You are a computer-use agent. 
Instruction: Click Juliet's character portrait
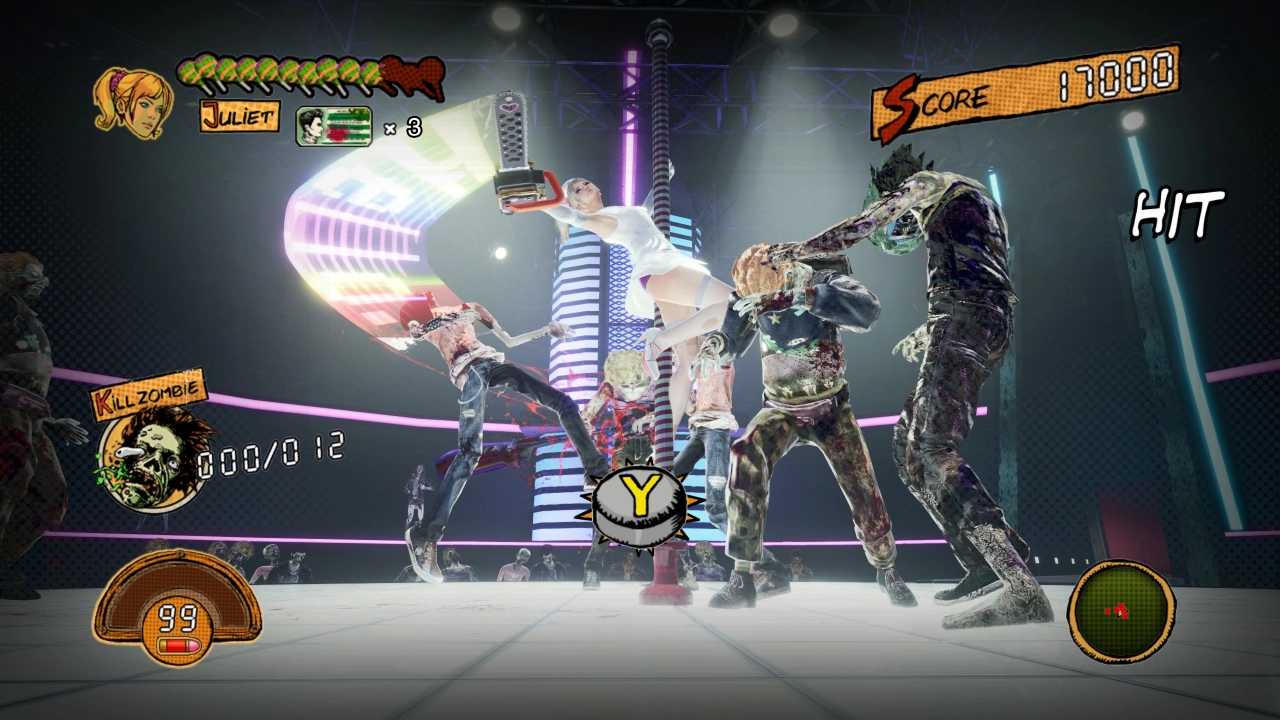click(131, 101)
